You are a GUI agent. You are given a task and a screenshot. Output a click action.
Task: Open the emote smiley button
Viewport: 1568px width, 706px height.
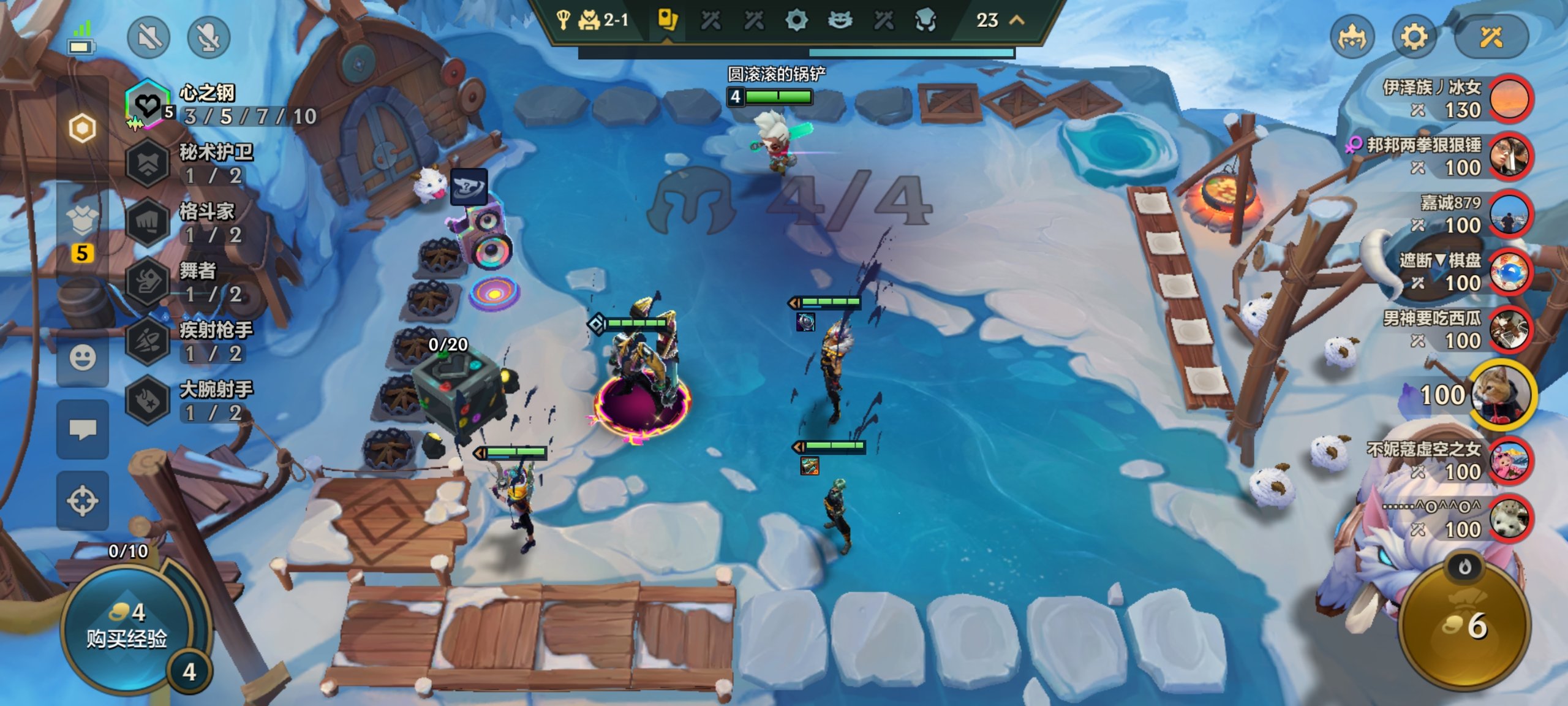coord(83,357)
